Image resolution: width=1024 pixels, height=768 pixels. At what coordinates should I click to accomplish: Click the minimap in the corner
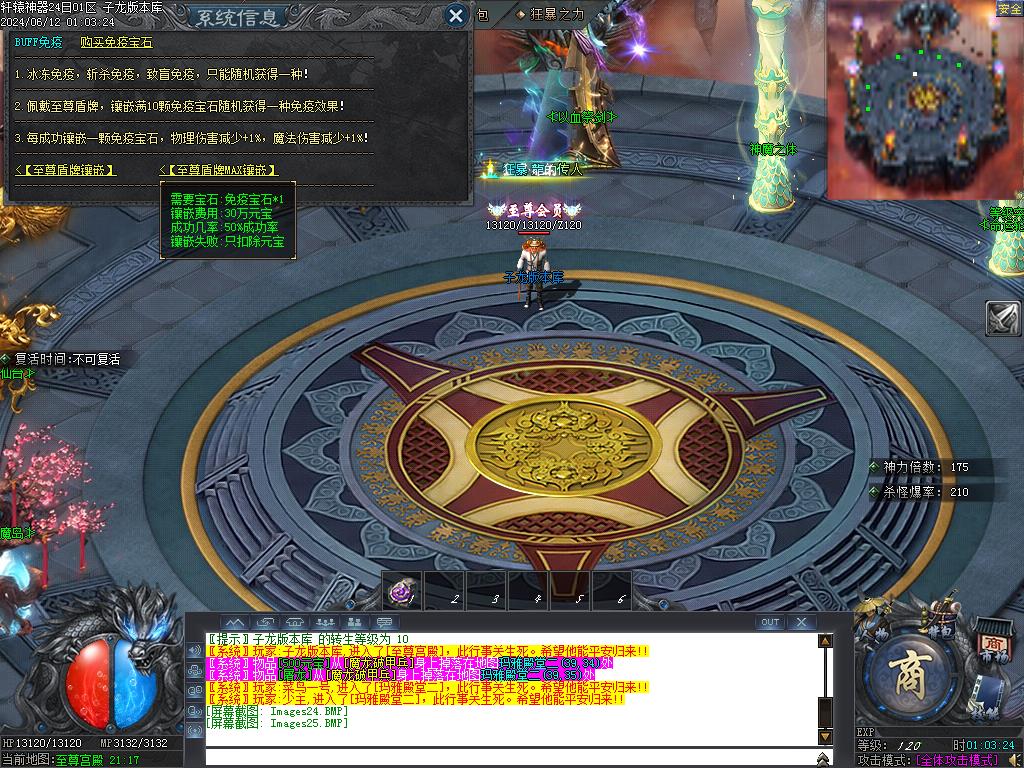924,98
